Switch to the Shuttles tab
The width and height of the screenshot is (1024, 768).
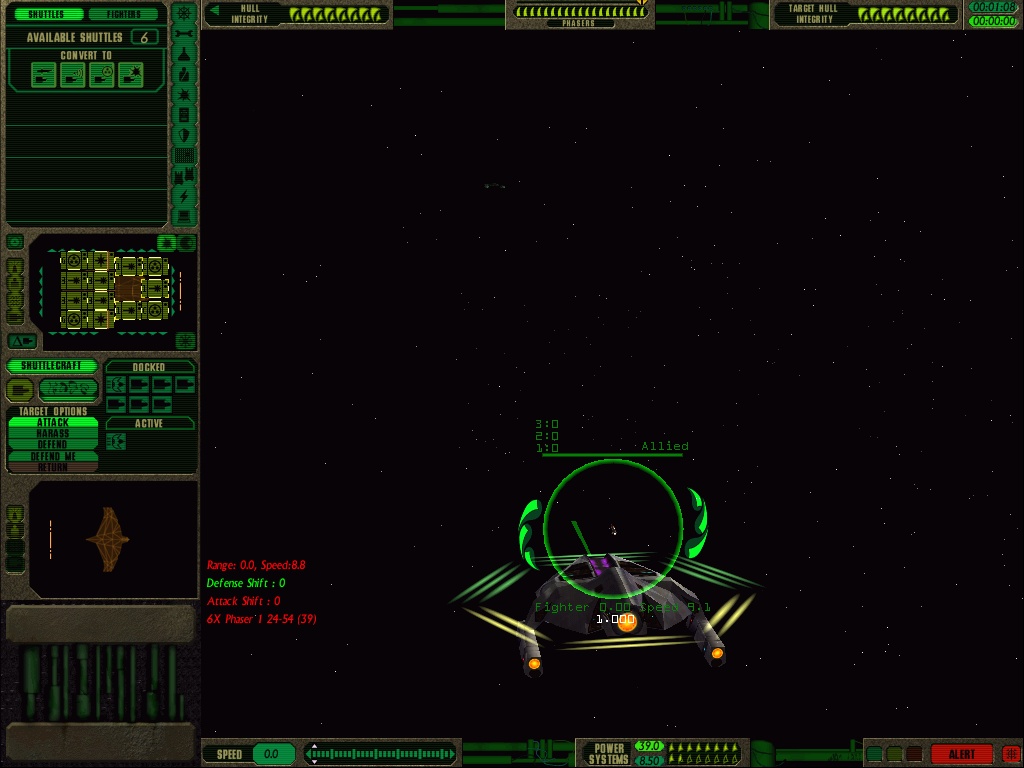pyautogui.click(x=45, y=15)
